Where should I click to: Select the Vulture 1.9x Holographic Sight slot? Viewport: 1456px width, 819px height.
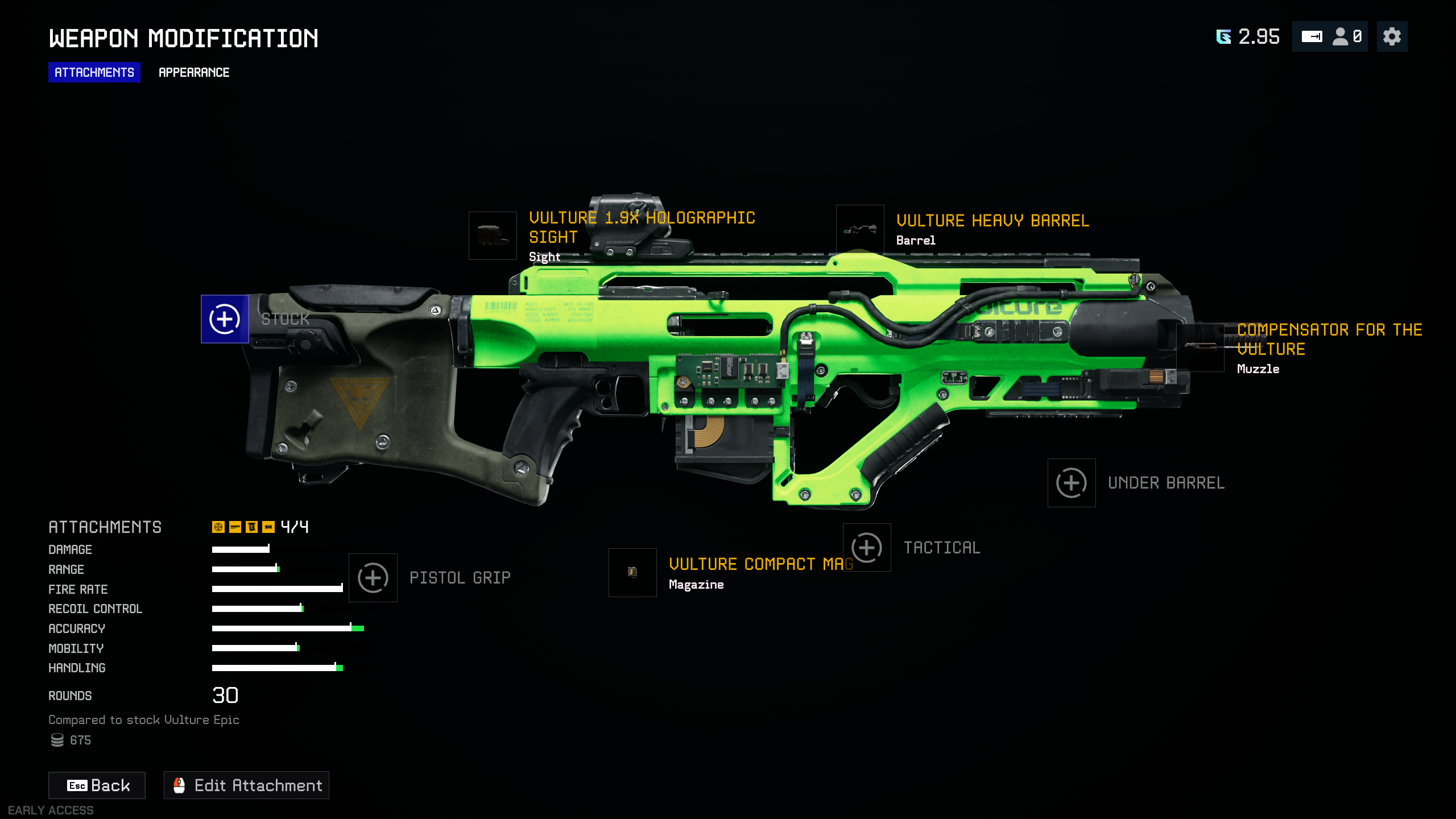tap(493, 235)
